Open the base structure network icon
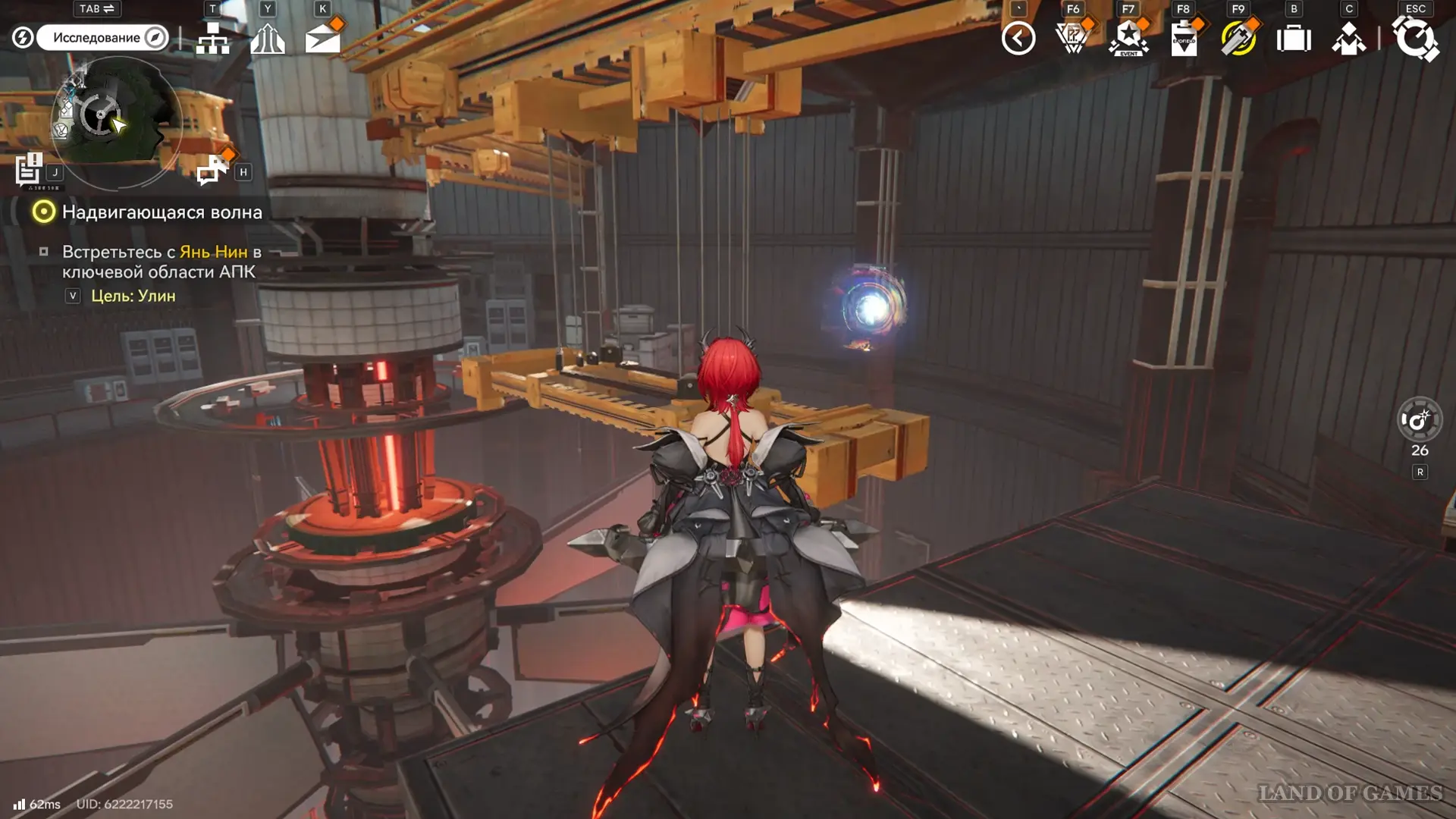1456x819 pixels. [x=212, y=38]
